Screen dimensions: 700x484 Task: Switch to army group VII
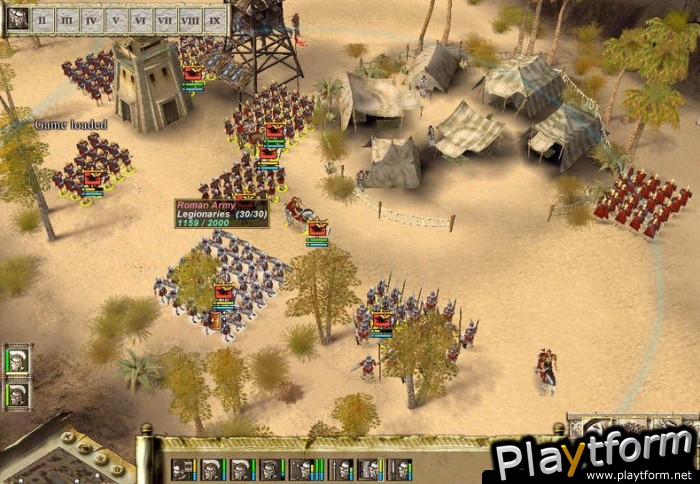tap(166, 18)
